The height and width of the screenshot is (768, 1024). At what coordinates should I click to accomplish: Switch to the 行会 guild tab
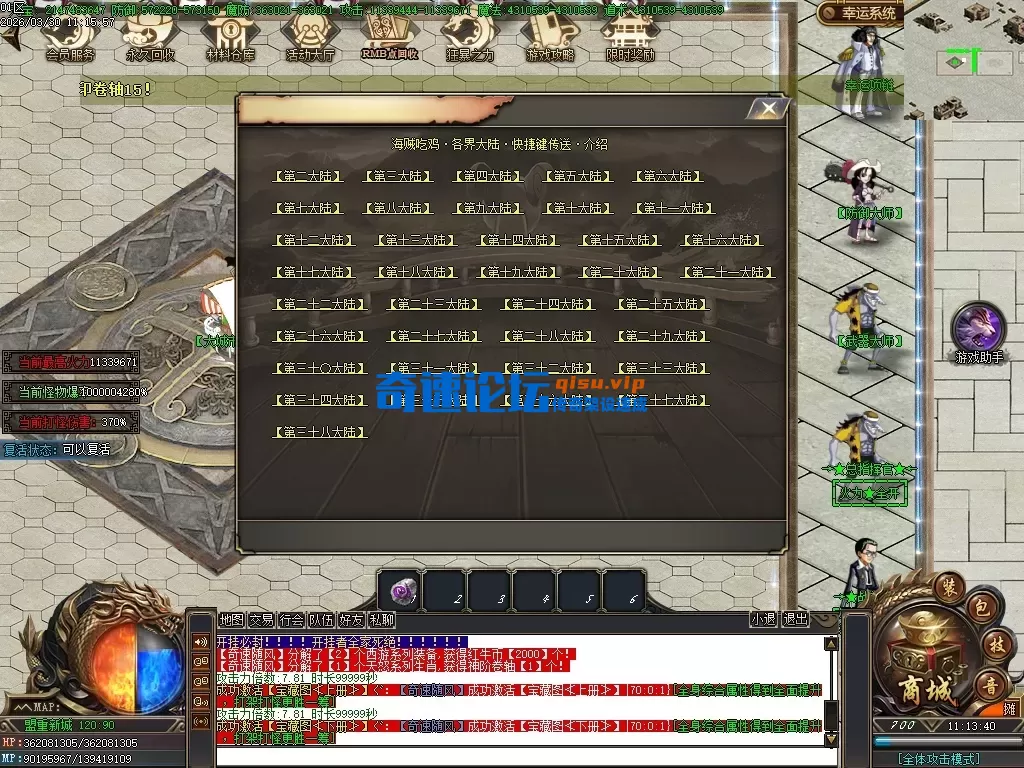[x=291, y=620]
